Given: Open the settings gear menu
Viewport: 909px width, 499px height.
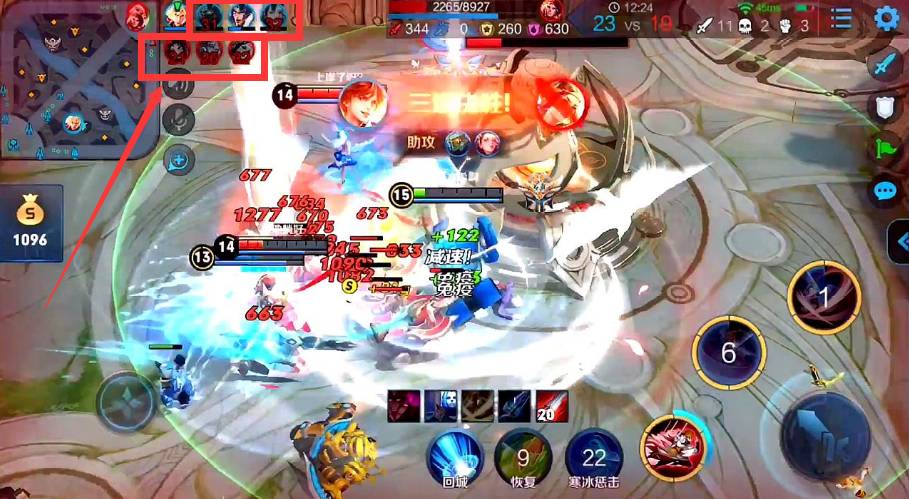Looking at the screenshot, I should click(886, 18).
